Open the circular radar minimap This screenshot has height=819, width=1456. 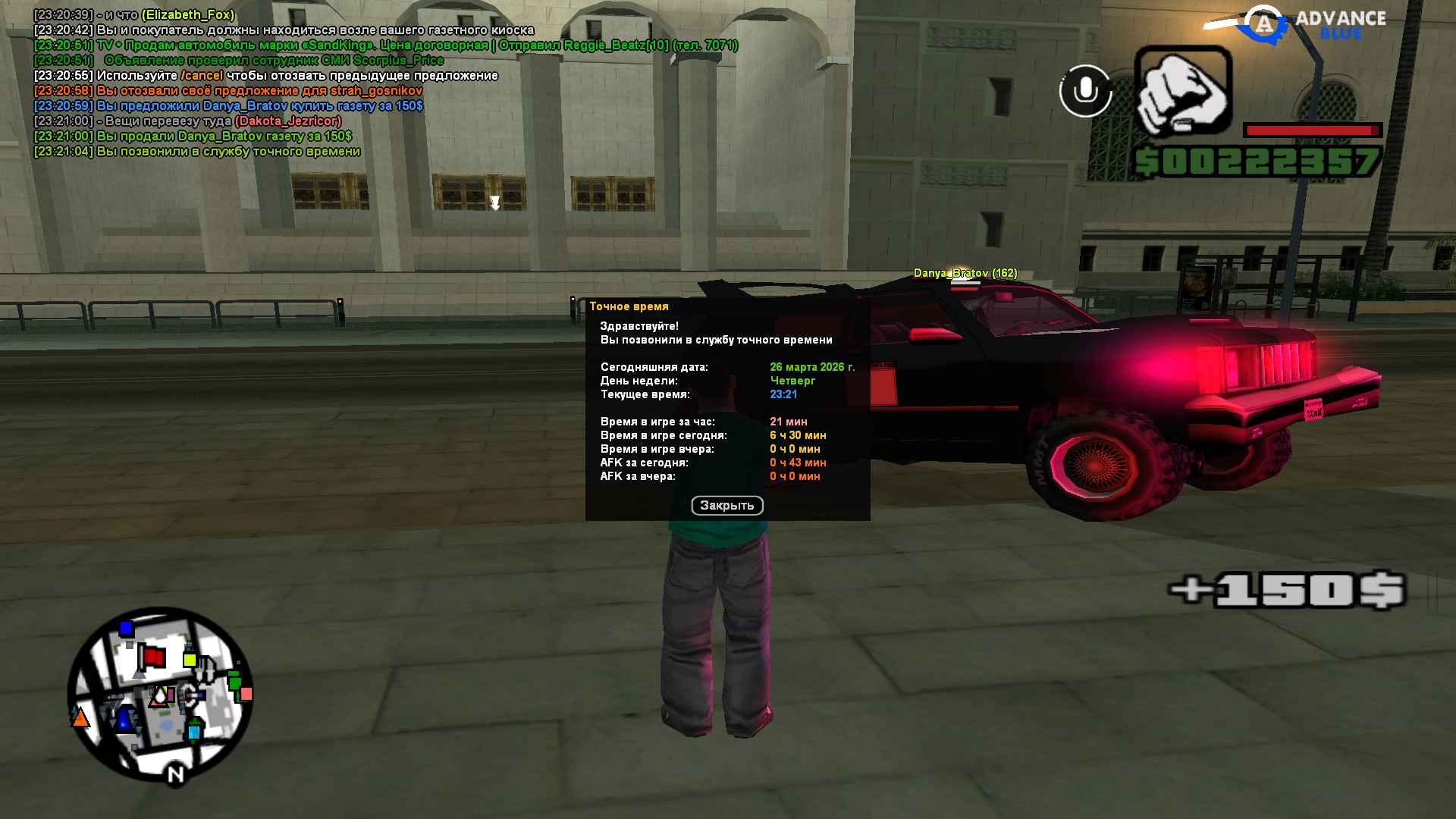pyautogui.click(x=160, y=693)
